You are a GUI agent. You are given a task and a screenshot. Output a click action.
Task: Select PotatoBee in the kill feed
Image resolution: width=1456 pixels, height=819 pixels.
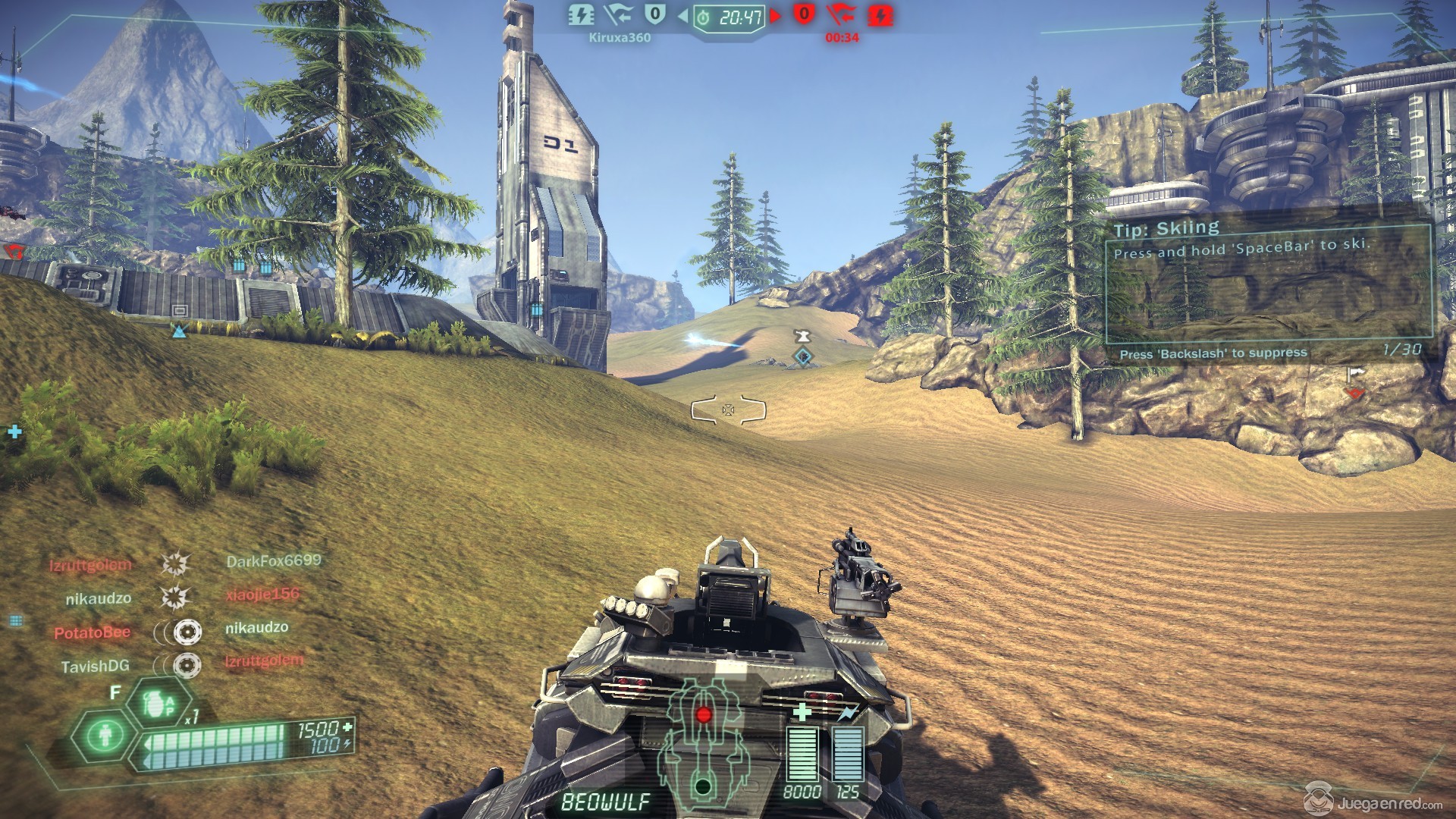coord(92,632)
